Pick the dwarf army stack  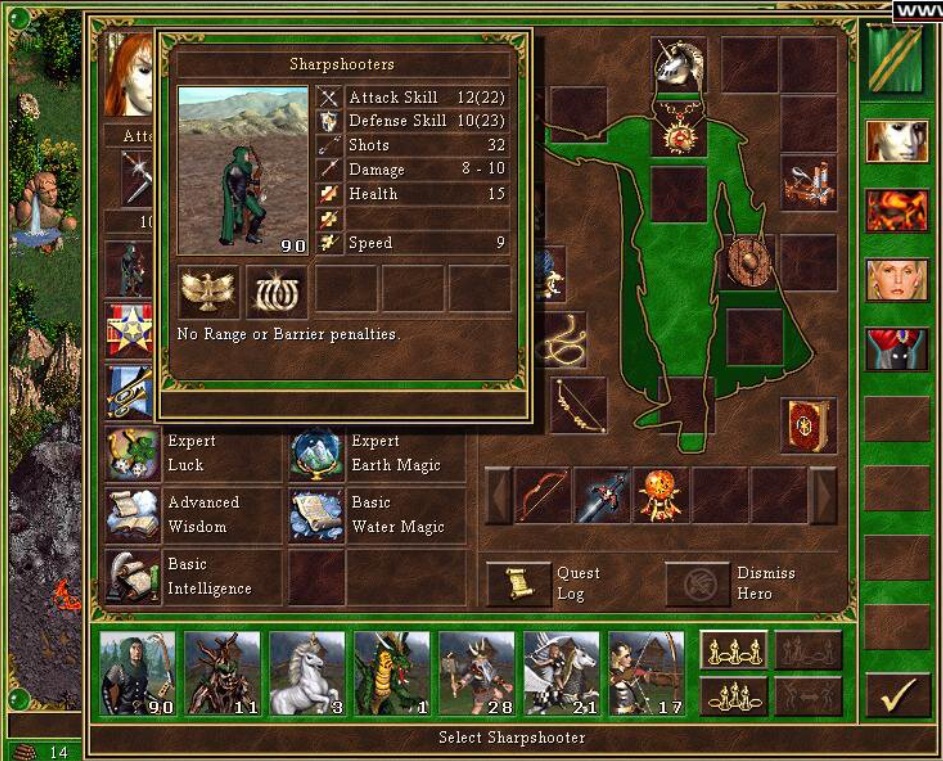point(477,672)
